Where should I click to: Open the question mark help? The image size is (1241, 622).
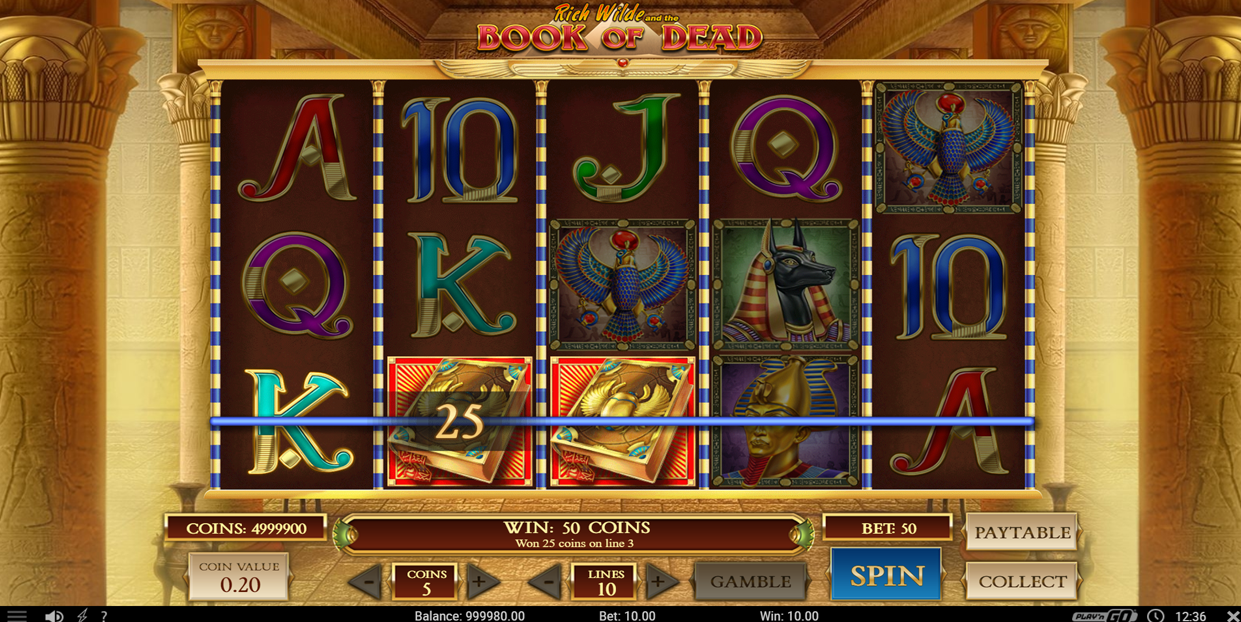click(104, 615)
